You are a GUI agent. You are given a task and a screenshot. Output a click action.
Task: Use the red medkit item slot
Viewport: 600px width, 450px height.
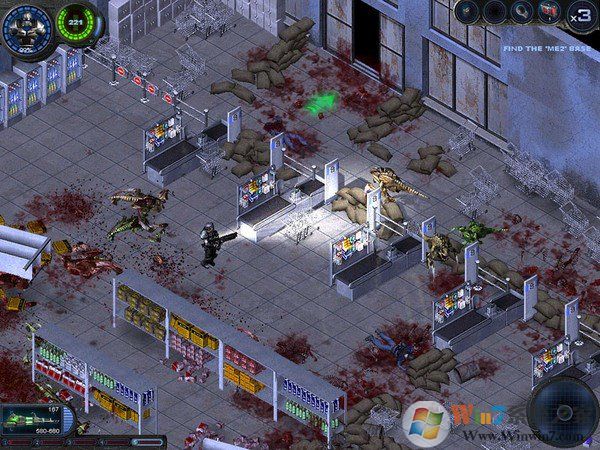point(549,12)
